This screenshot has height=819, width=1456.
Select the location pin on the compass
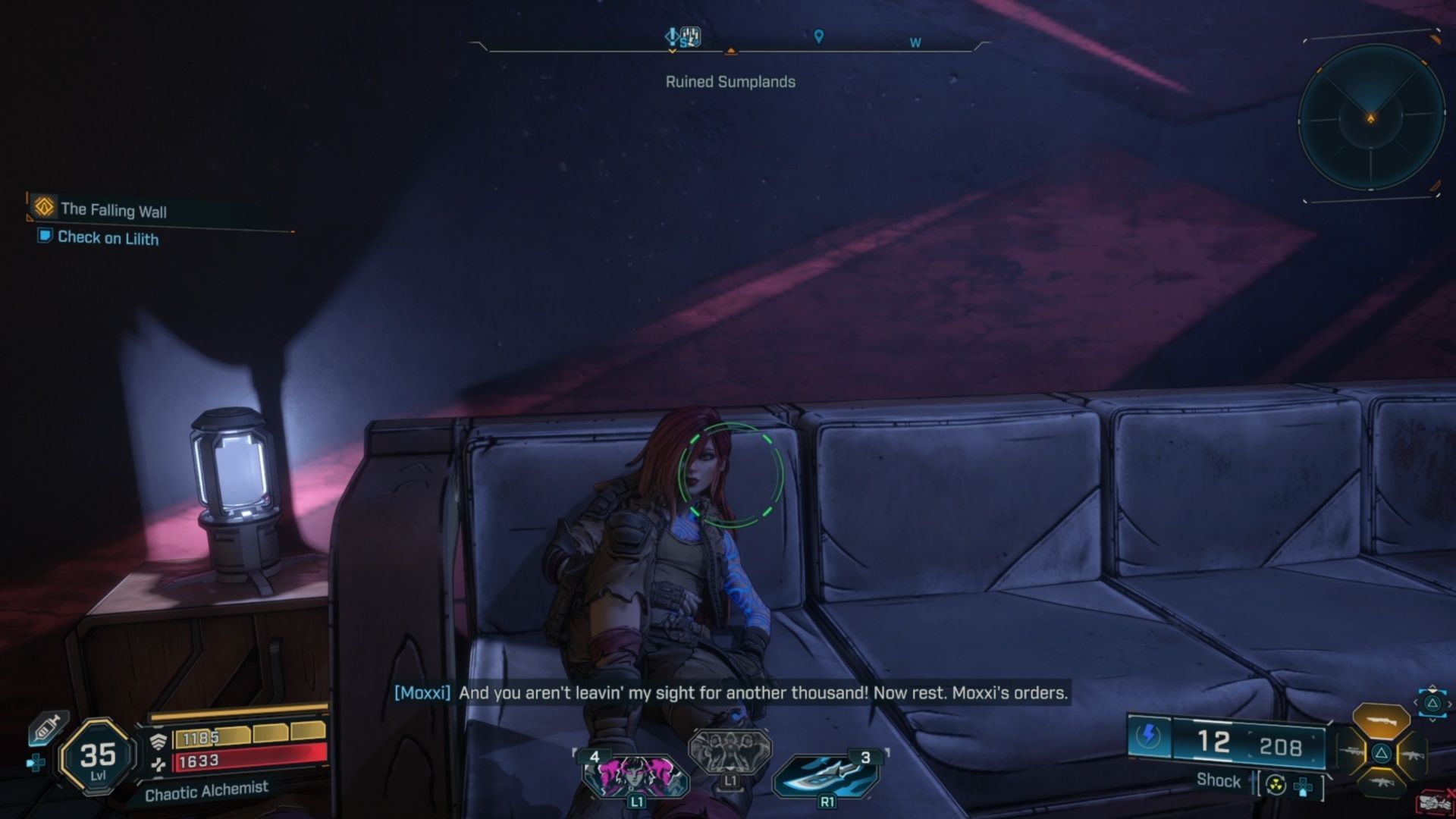coord(818,36)
